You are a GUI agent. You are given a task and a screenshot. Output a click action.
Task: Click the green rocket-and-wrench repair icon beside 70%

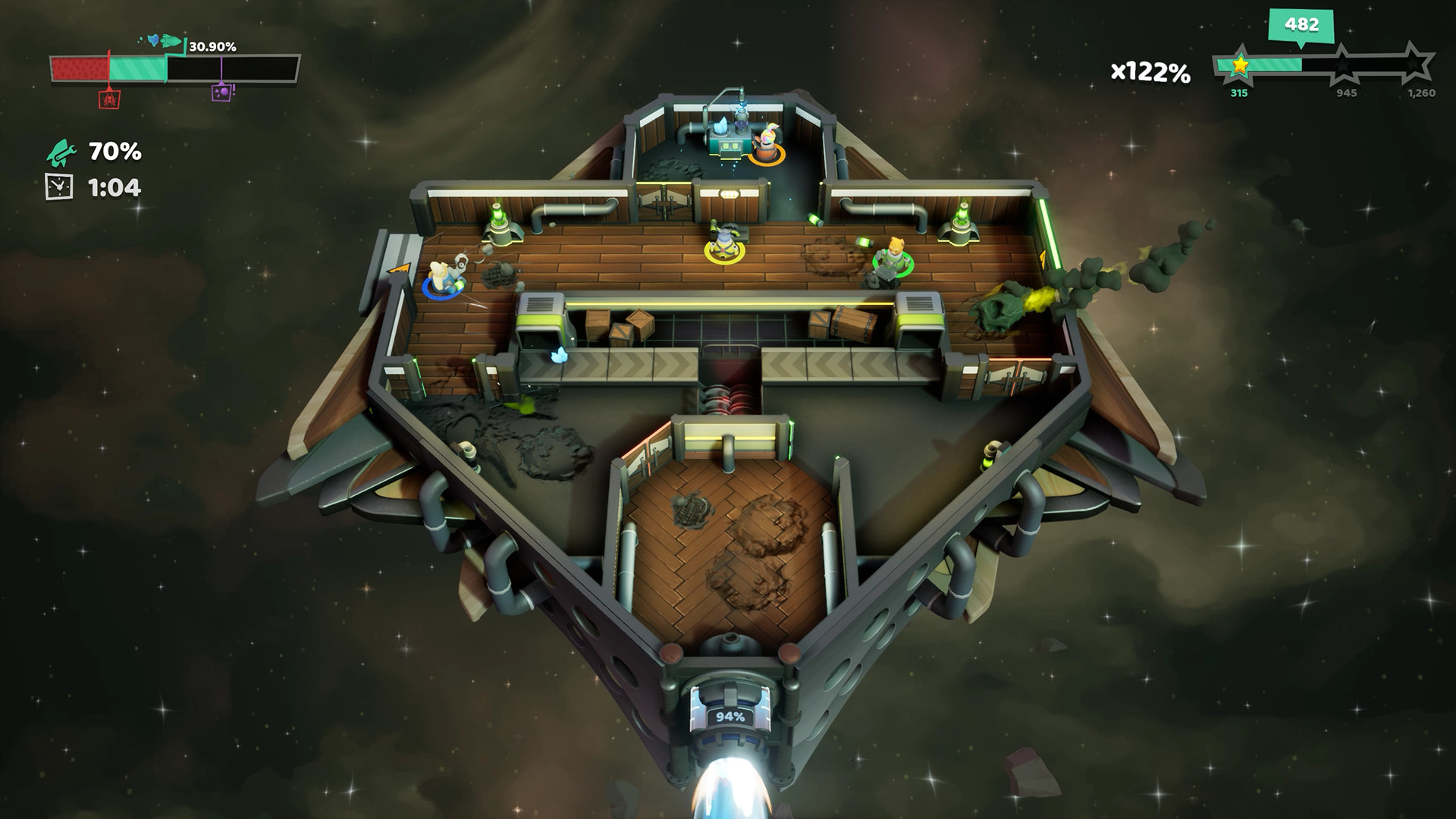pos(62,154)
